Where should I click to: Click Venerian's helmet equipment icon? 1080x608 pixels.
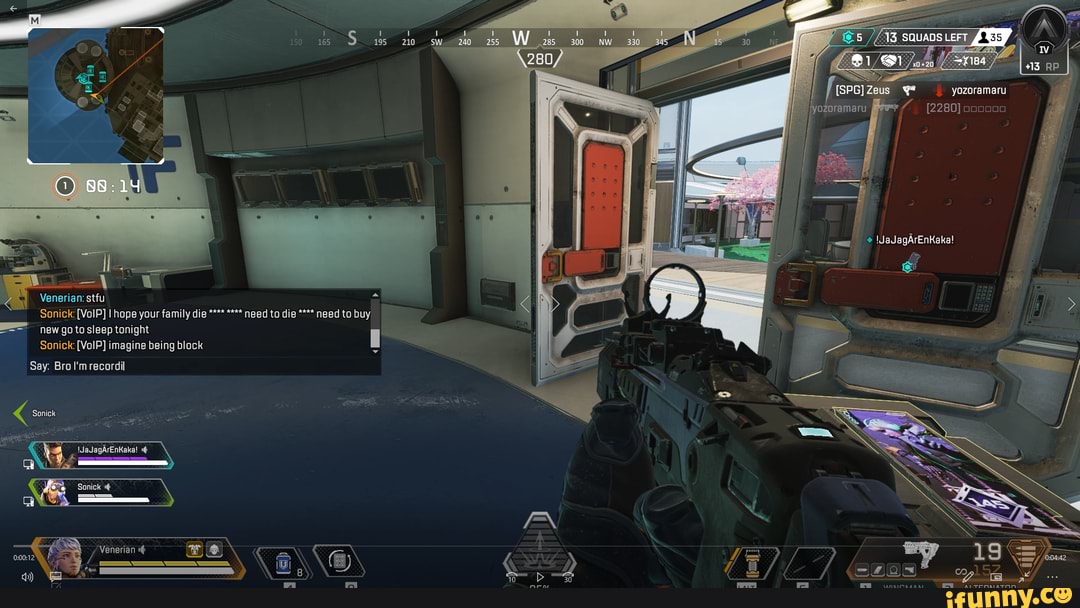[213, 549]
